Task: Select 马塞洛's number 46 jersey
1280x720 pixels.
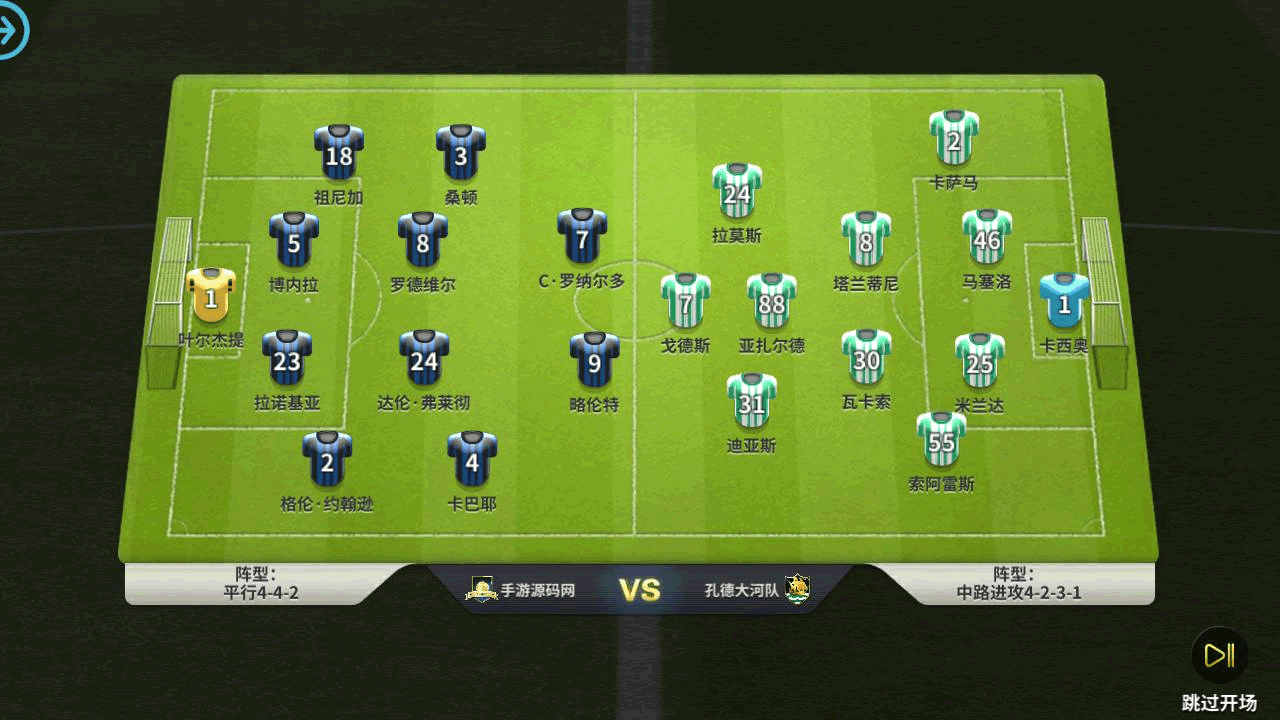Action: pos(987,238)
